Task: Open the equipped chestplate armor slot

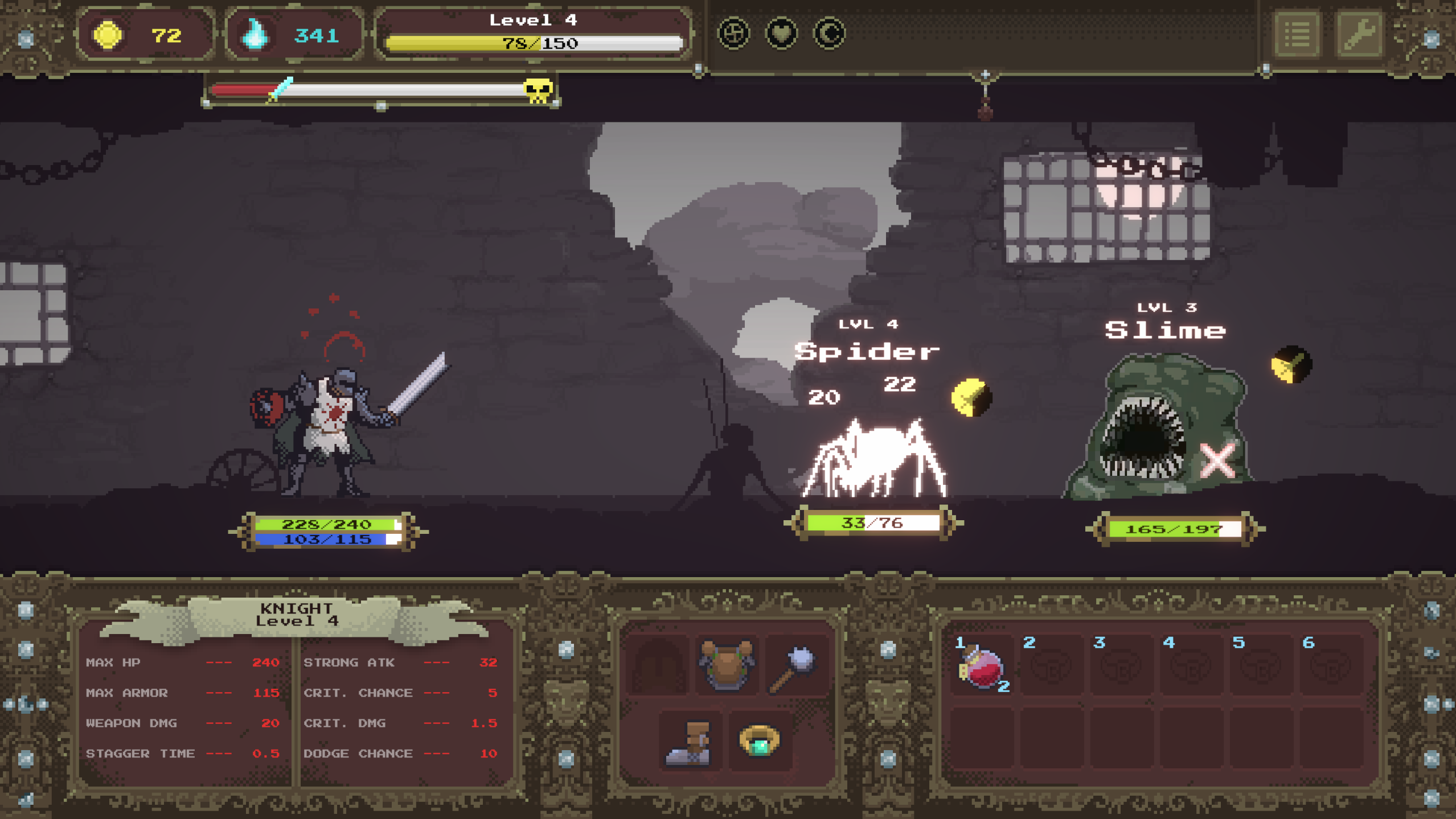Action: pyautogui.click(x=727, y=664)
